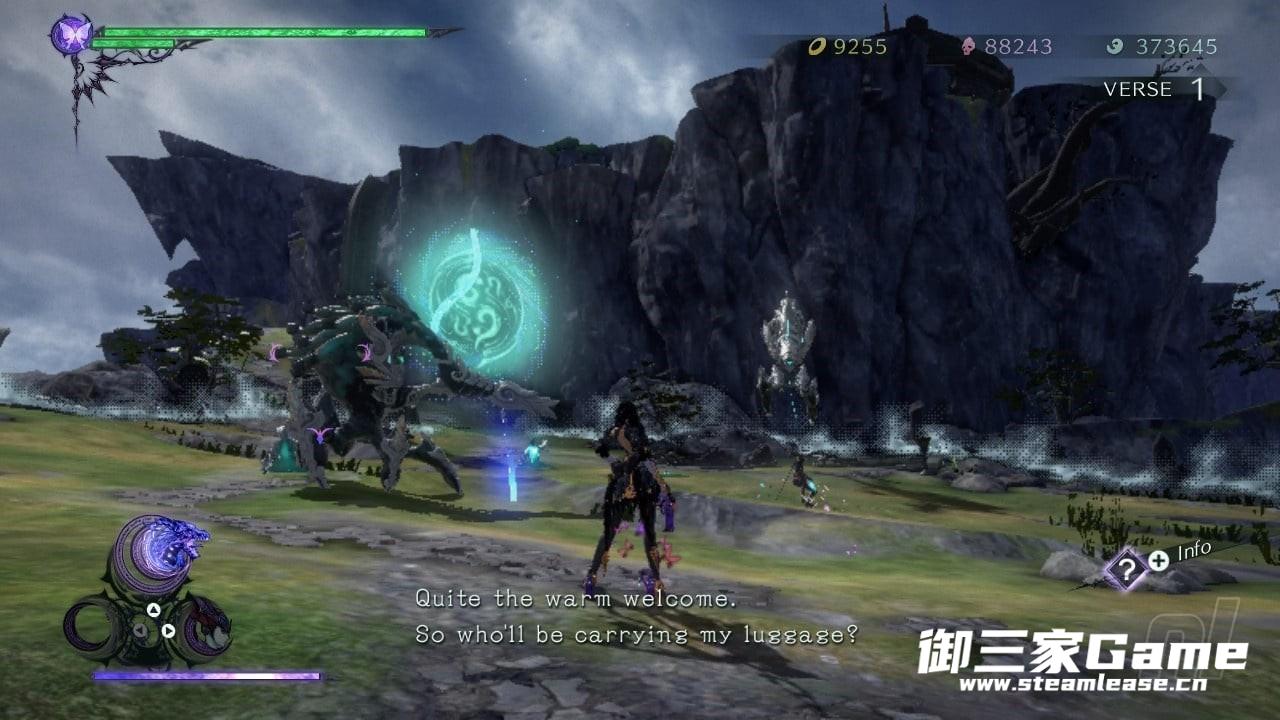Image resolution: width=1280 pixels, height=720 pixels.
Task: Open the question mark Info icon
Action: point(1126,571)
